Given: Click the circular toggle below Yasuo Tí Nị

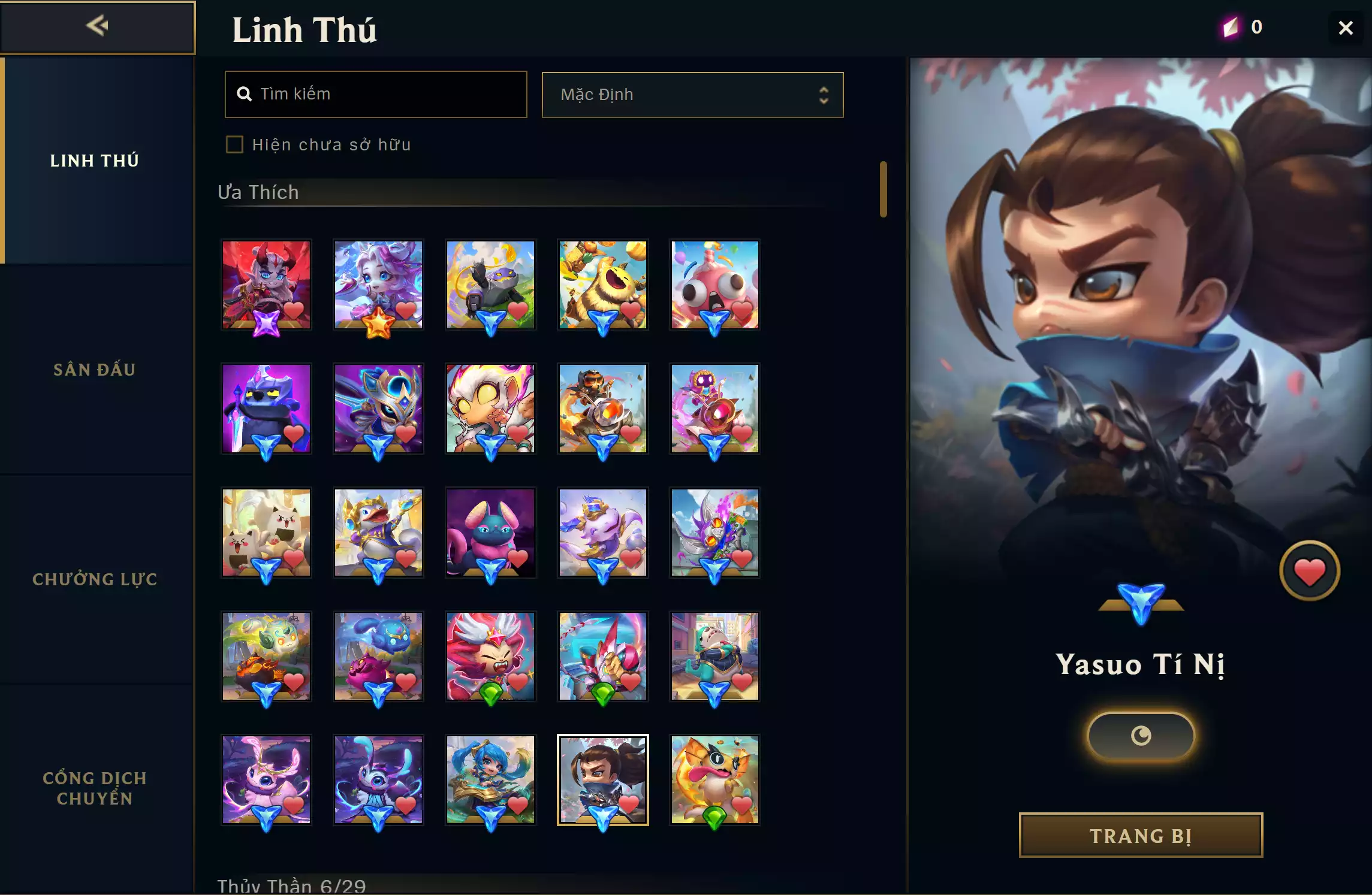Looking at the screenshot, I should 1141,736.
